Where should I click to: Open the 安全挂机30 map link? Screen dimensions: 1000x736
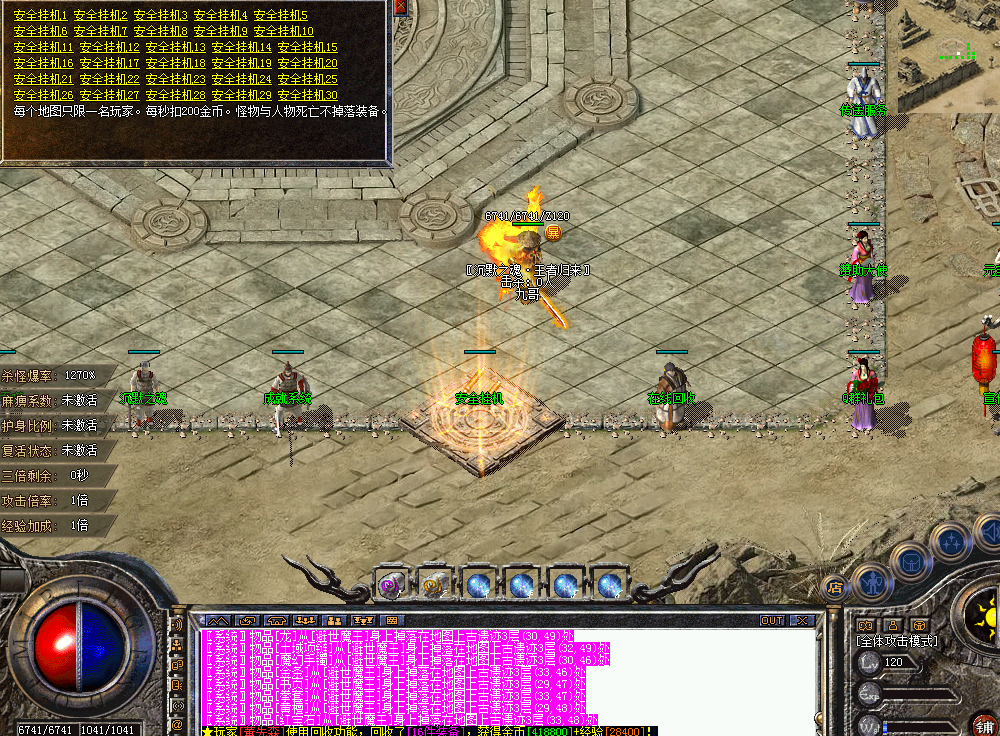click(307, 95)
